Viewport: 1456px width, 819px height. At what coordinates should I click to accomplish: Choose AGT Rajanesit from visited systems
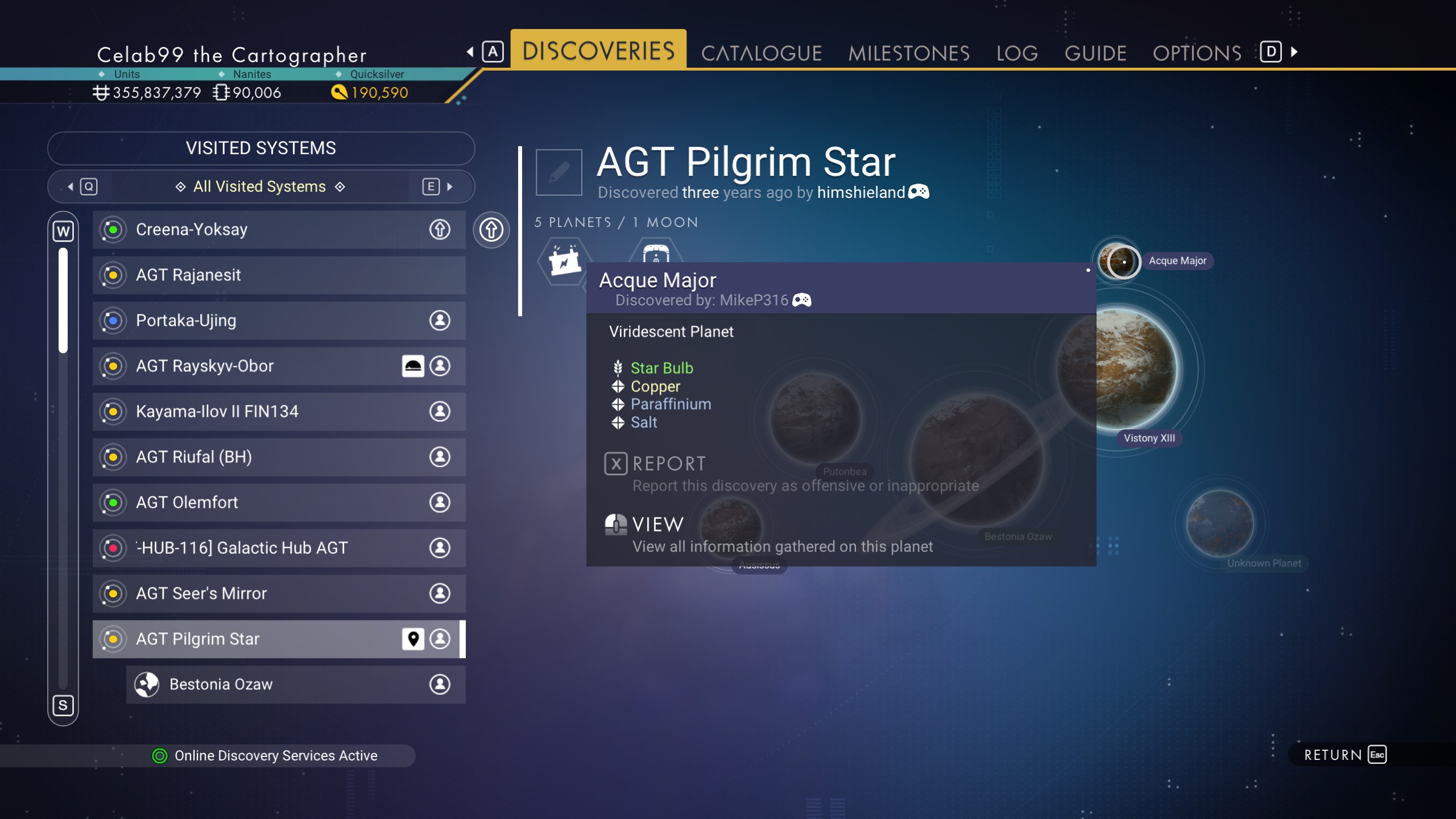pos(279,275)
